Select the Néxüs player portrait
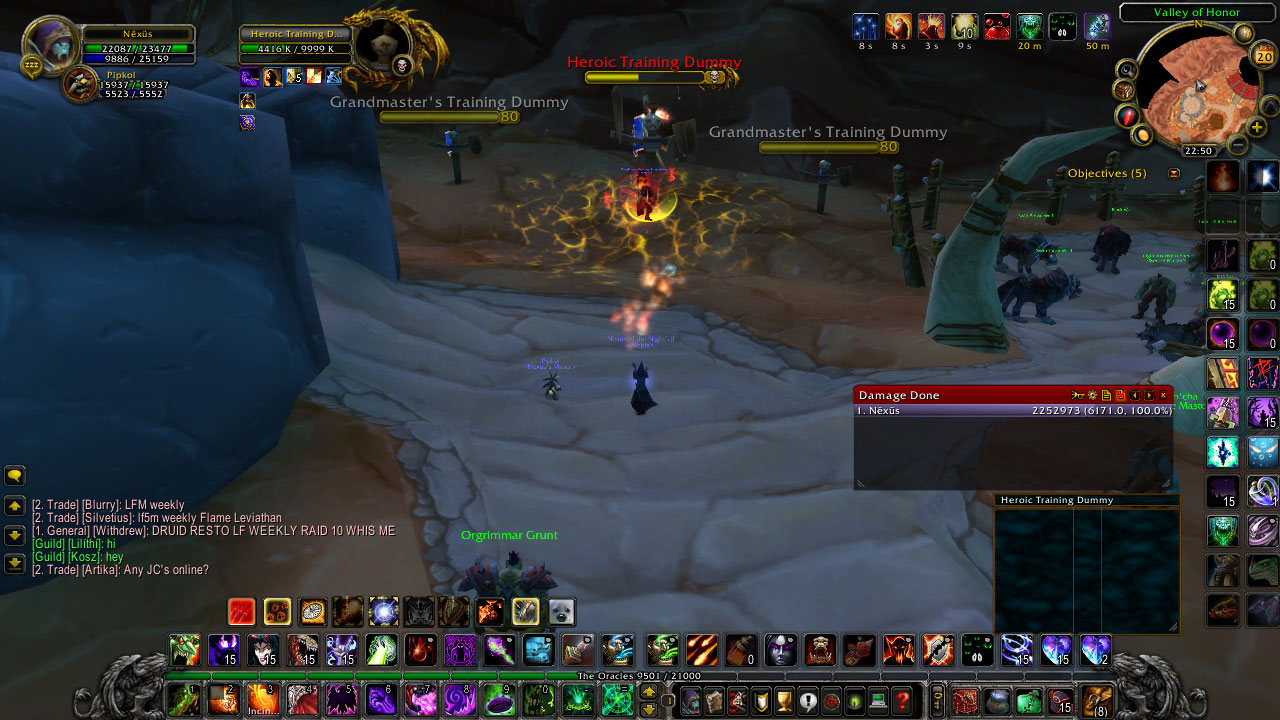This screenshot has width=1280, height=720. tap(51, 46)
